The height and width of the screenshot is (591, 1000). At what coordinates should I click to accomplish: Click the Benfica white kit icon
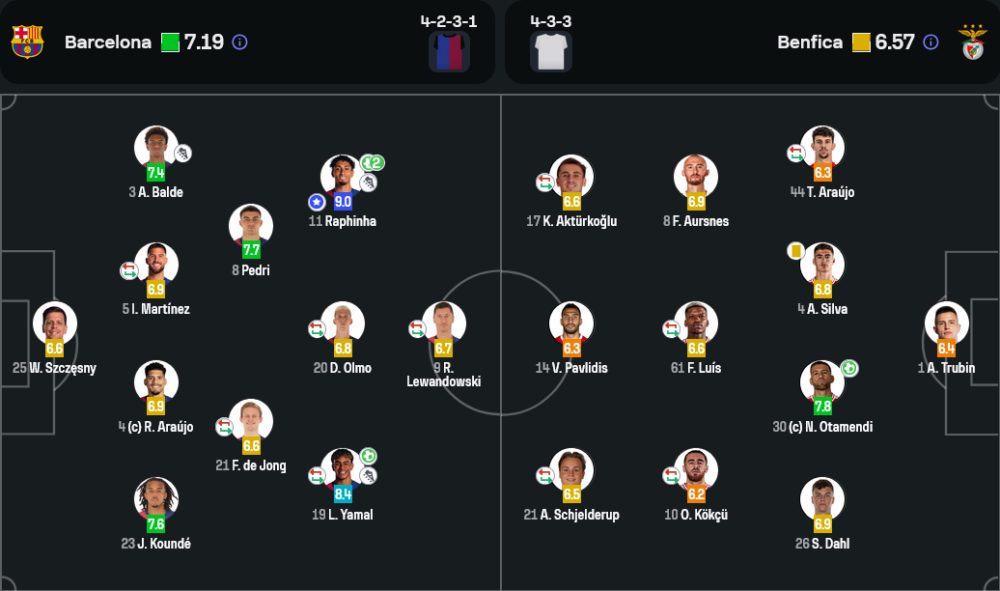click(x=551, y=51)
